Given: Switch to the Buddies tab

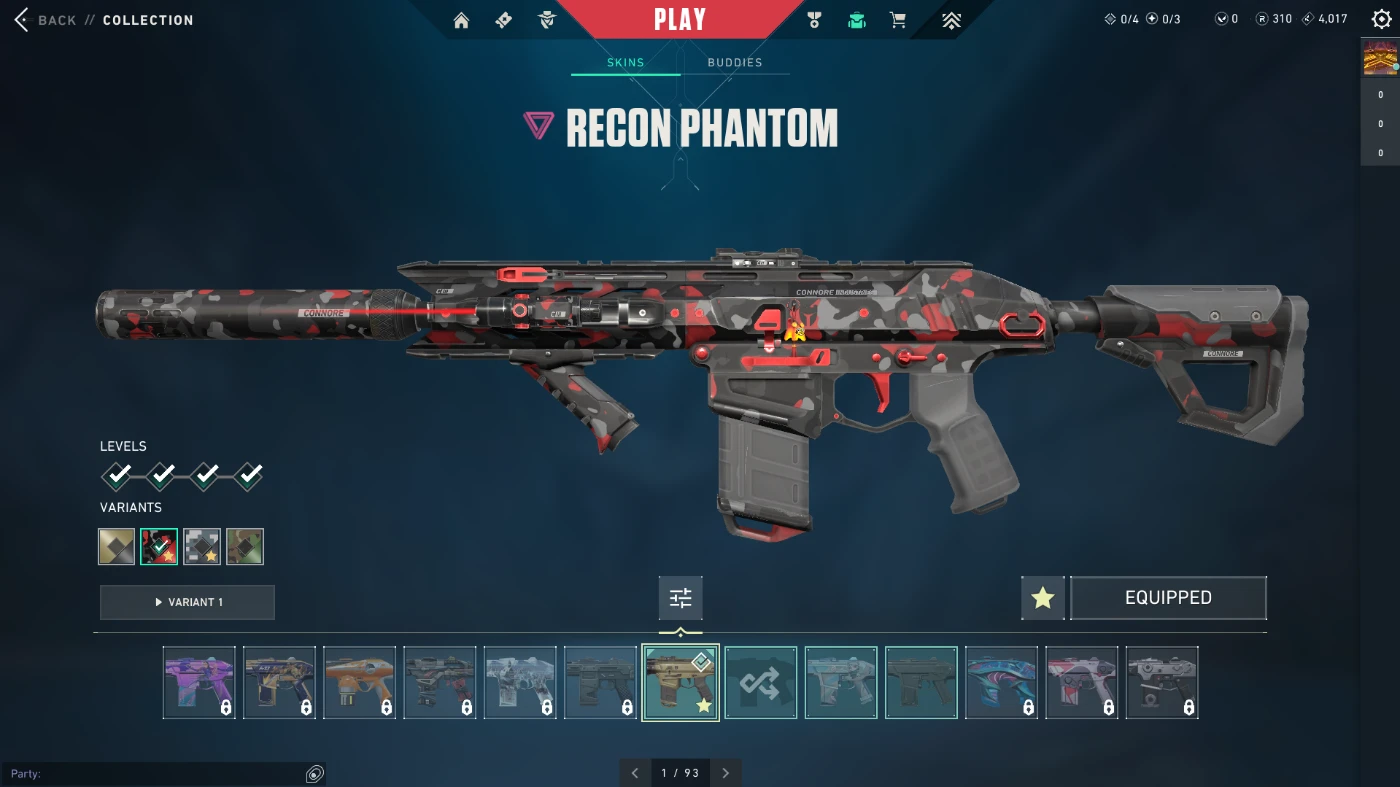Looking at the screenshot, I should click(x=735, y=63).
